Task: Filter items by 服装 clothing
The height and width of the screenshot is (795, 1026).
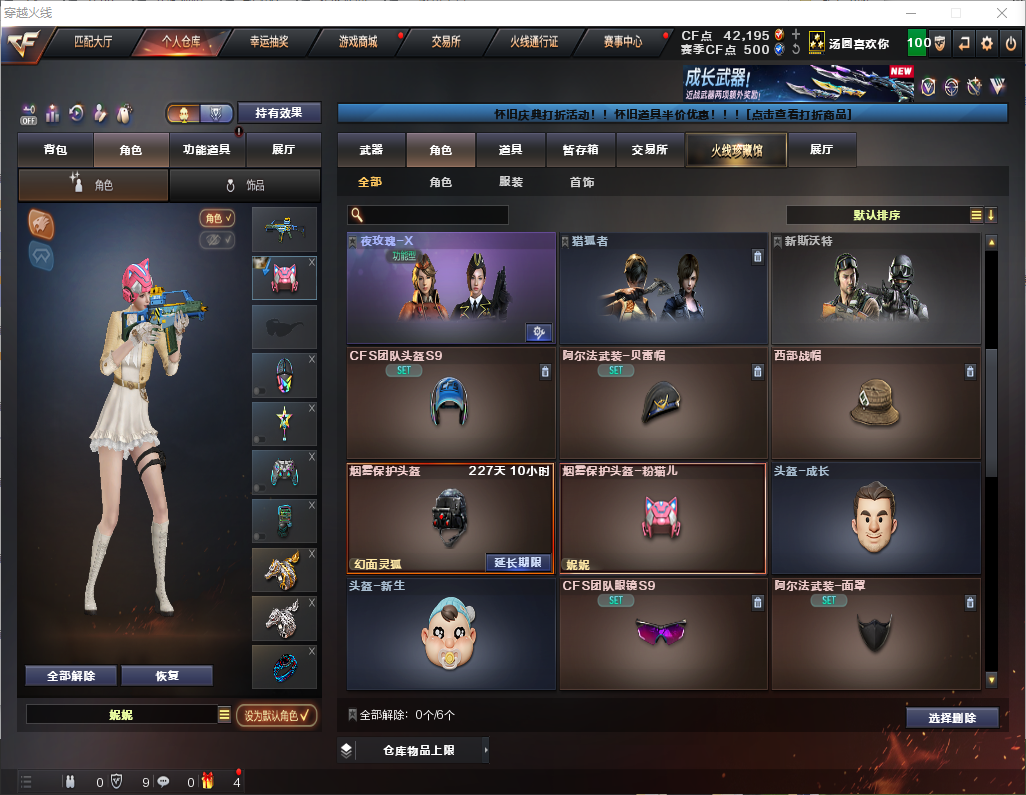Action: 511,182
